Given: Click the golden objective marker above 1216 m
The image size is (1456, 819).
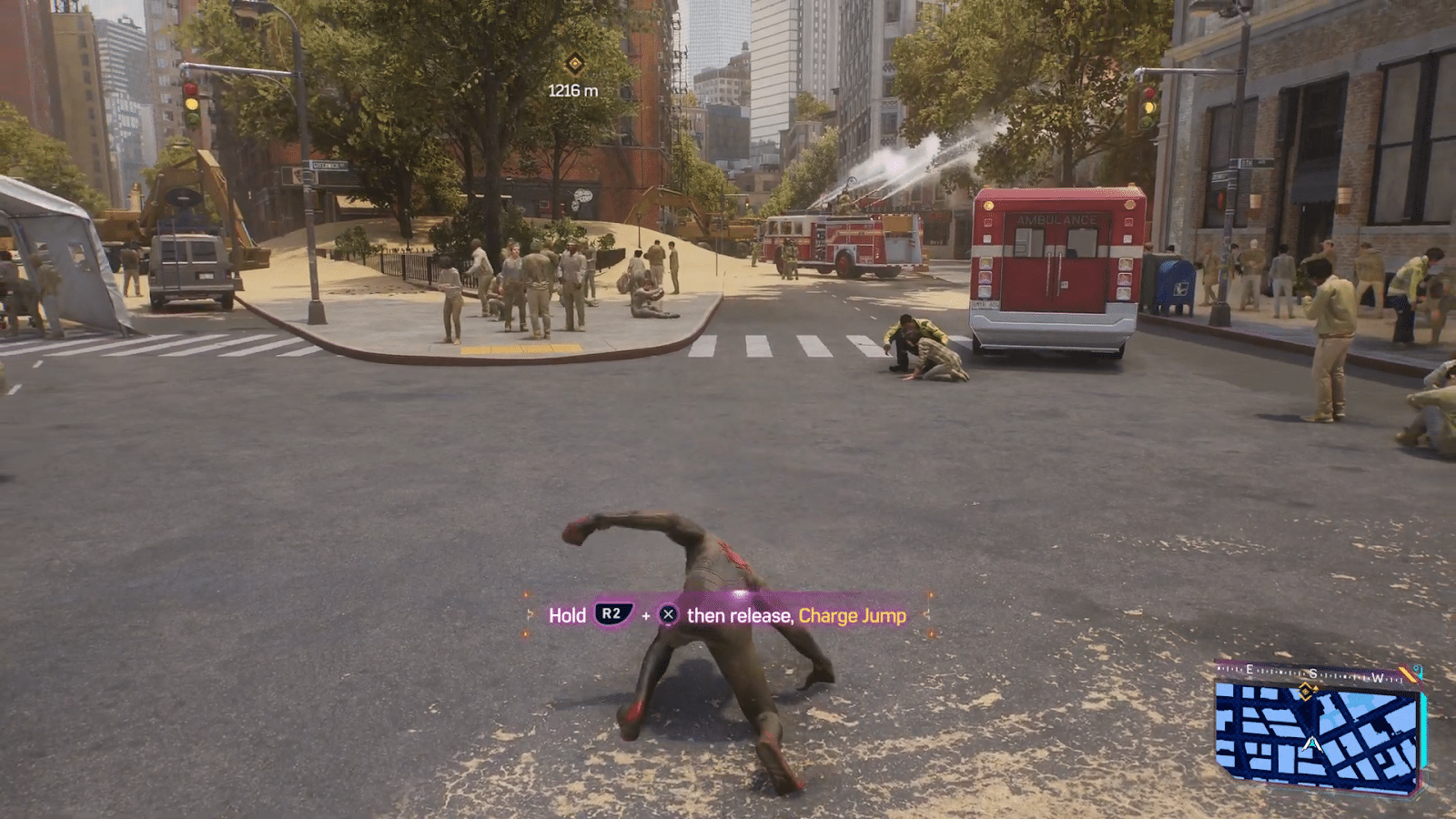Looking at the screenshot, I should pos(573,65).
